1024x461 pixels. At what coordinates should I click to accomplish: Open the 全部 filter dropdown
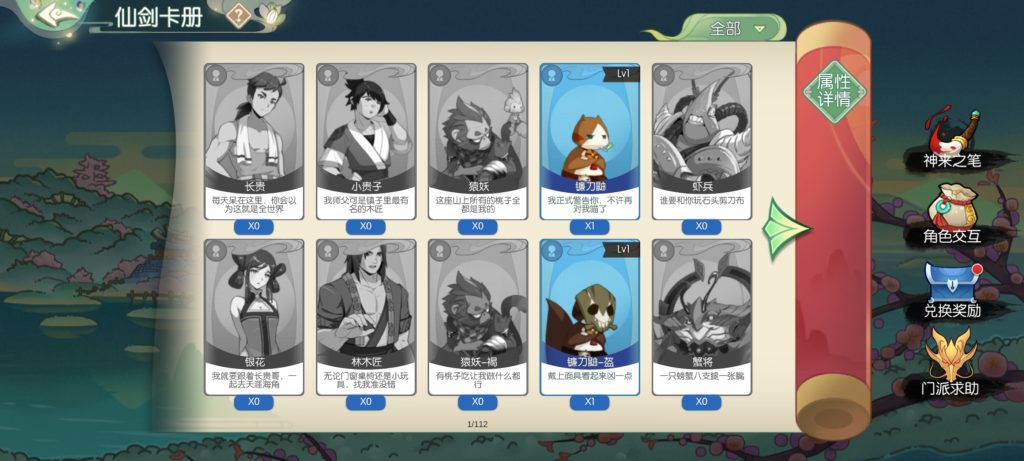click(x=737, y=29)
